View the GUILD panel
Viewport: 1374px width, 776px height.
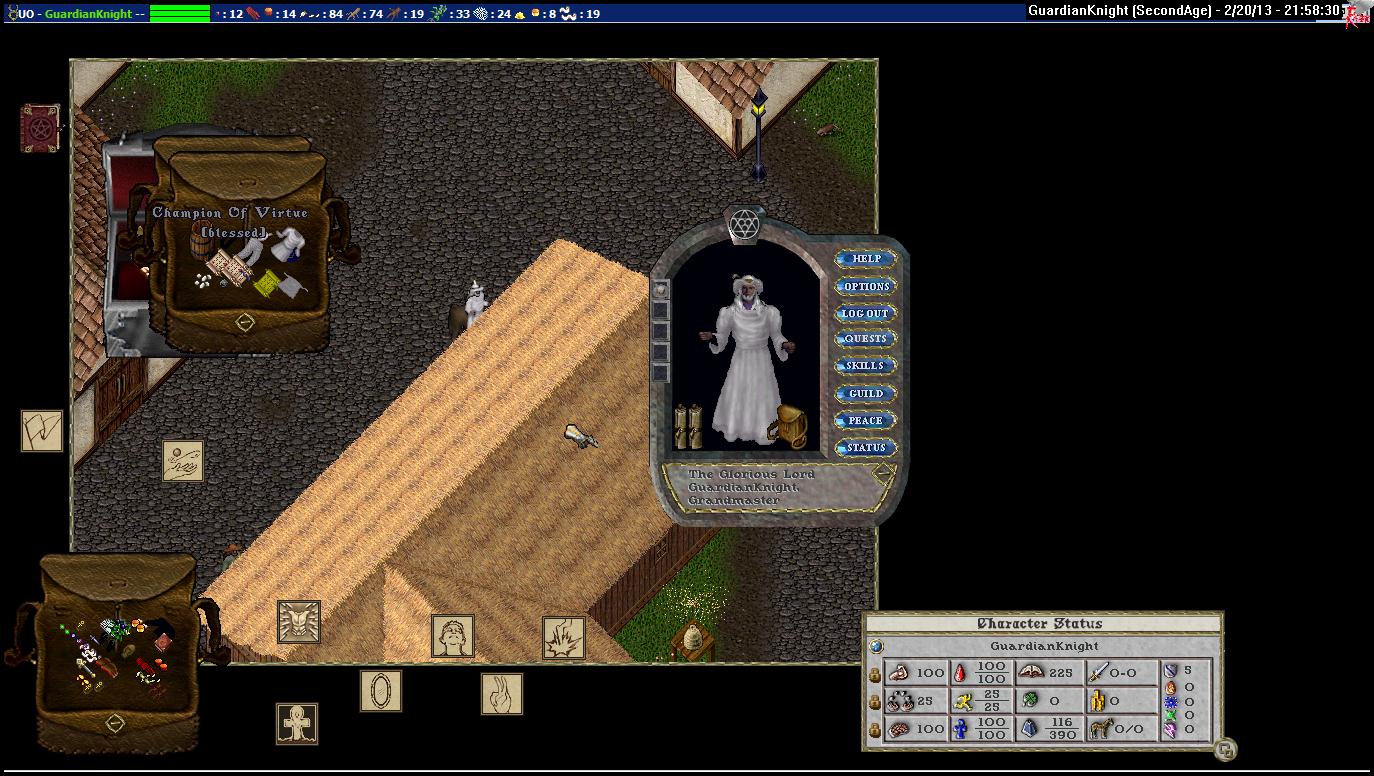pos(866,394)
